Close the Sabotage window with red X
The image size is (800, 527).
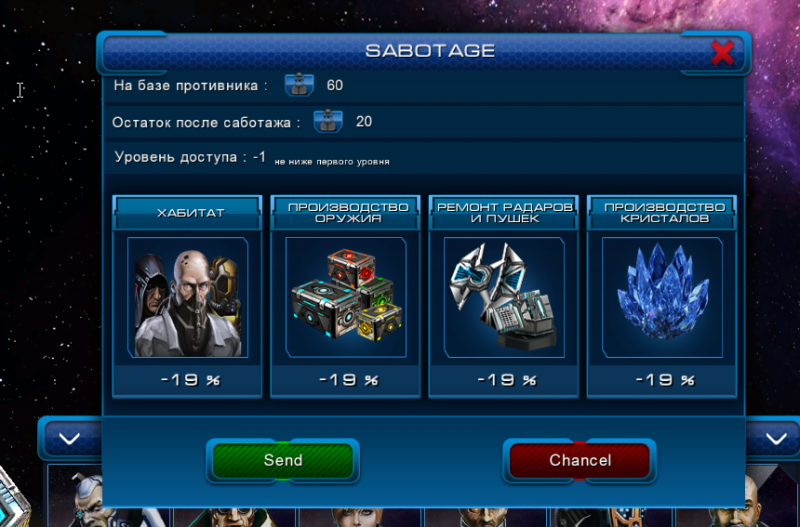(722, 53)
